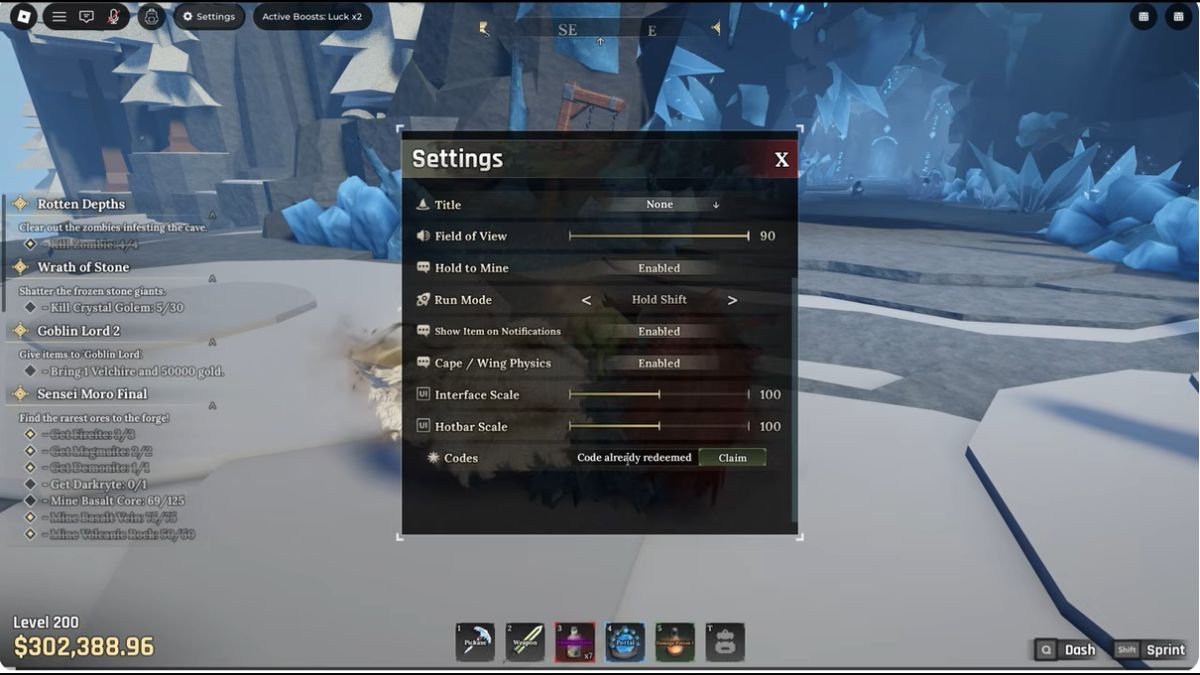Image resolution: width=1200 pixels, height=675 pixels.
Task: Use the Portal item in the hotbar
Action: [x=625, y=642]
